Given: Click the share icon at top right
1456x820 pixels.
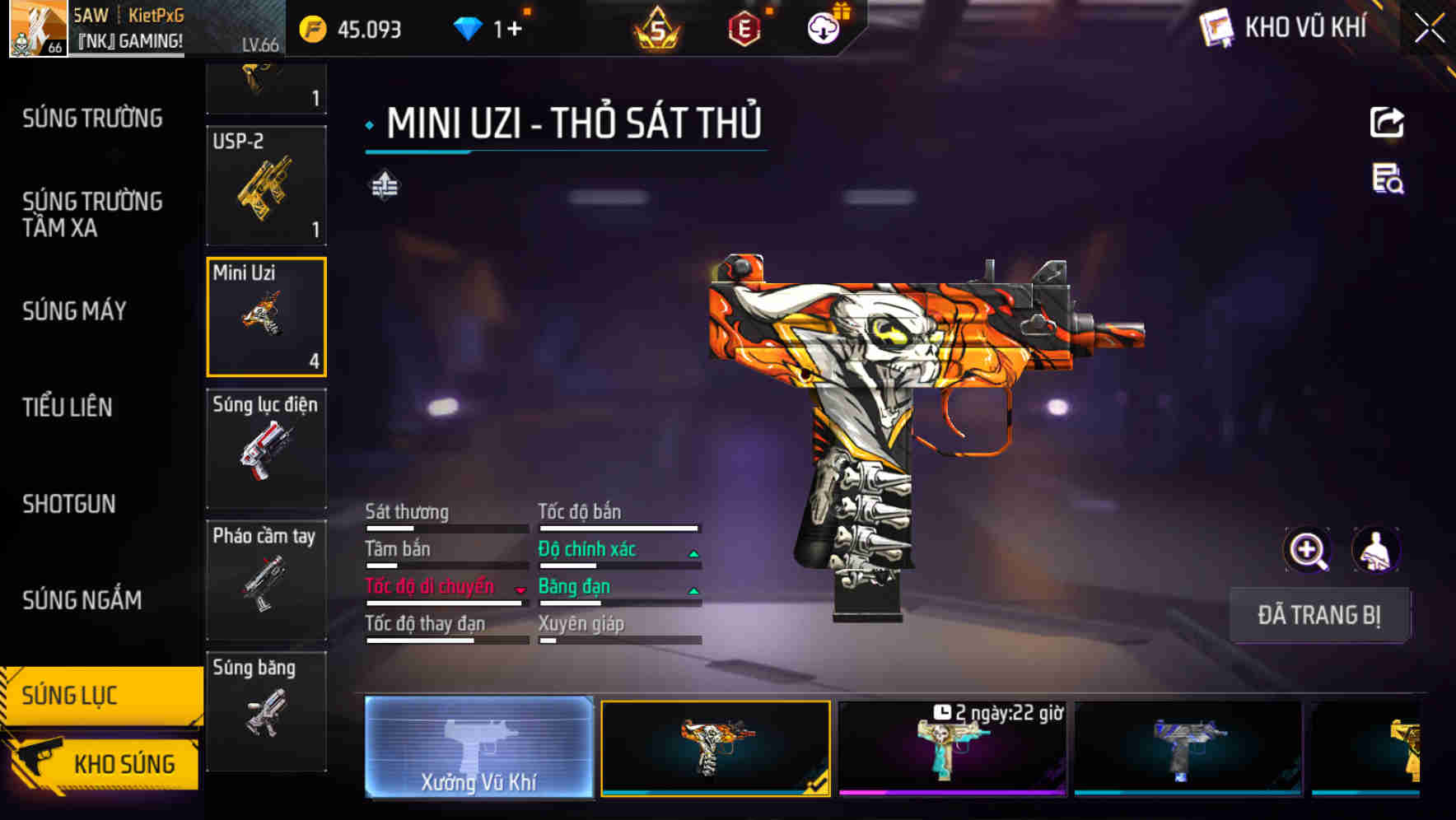Looking at the screenshot, I should coord(1387,122).
